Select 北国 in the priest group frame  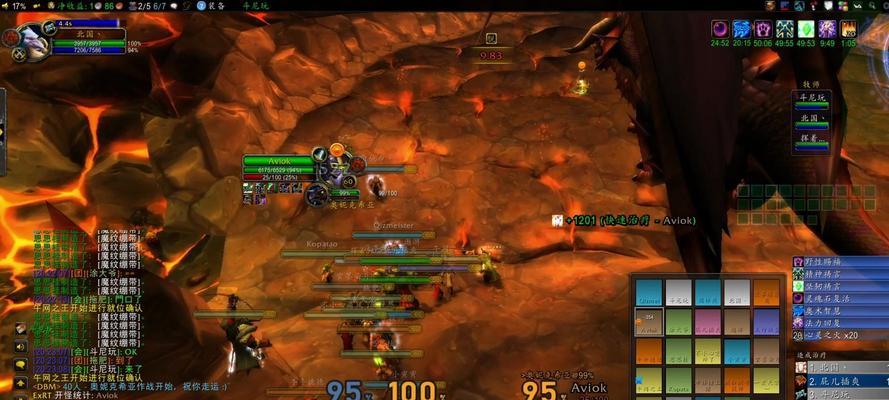point(811,119)
